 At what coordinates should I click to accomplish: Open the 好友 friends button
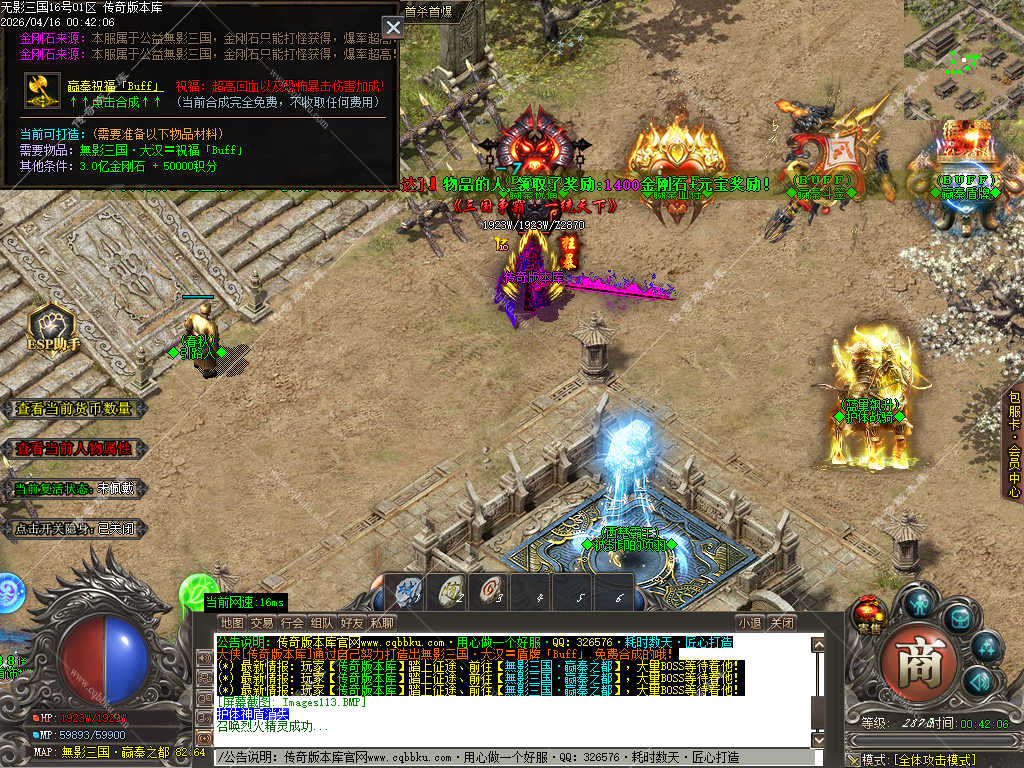click(x=352, y=623)
